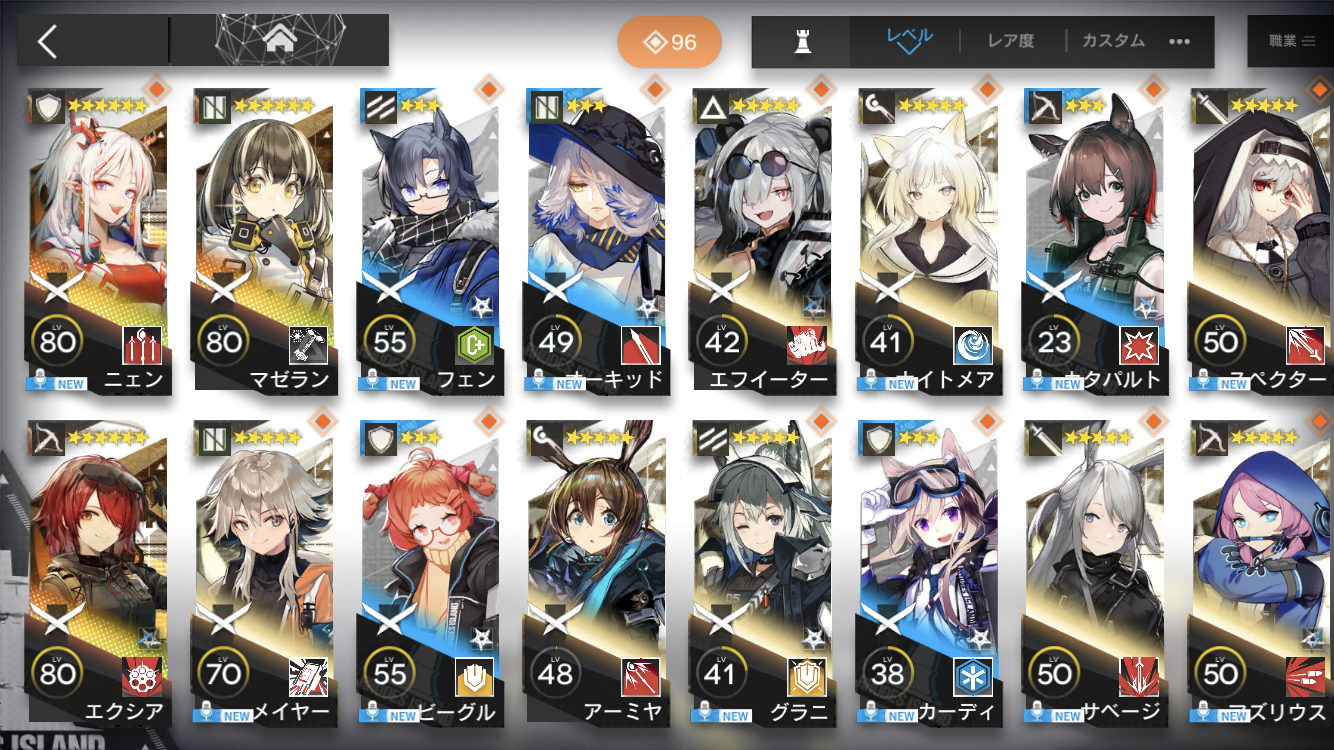Select operator サベージ card

[1094, 570]
